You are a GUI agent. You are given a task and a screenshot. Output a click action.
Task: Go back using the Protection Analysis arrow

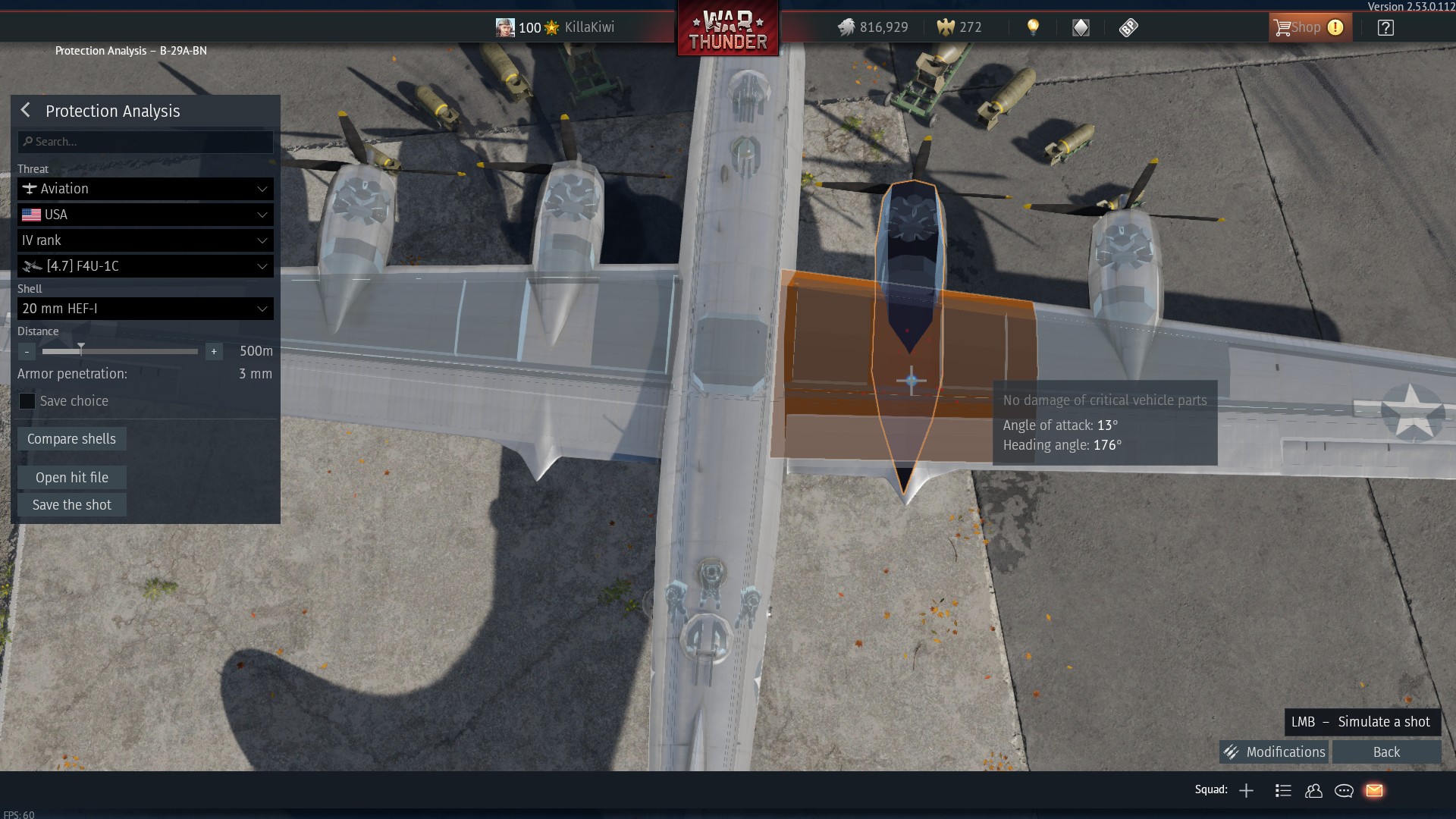point(26,111)
